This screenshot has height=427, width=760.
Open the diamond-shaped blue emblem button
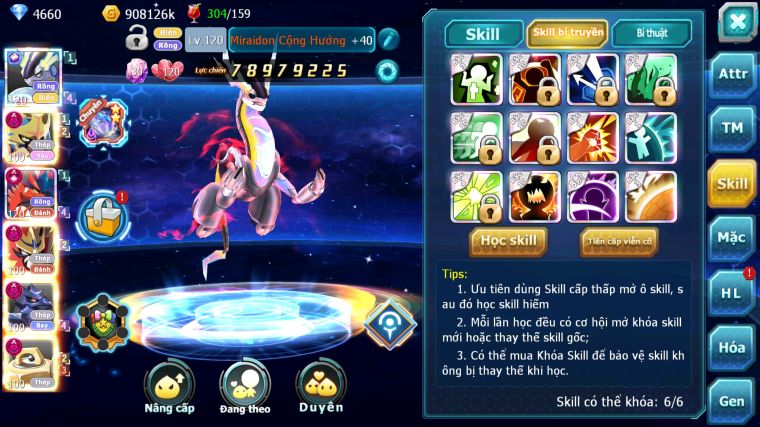point(389,322)
